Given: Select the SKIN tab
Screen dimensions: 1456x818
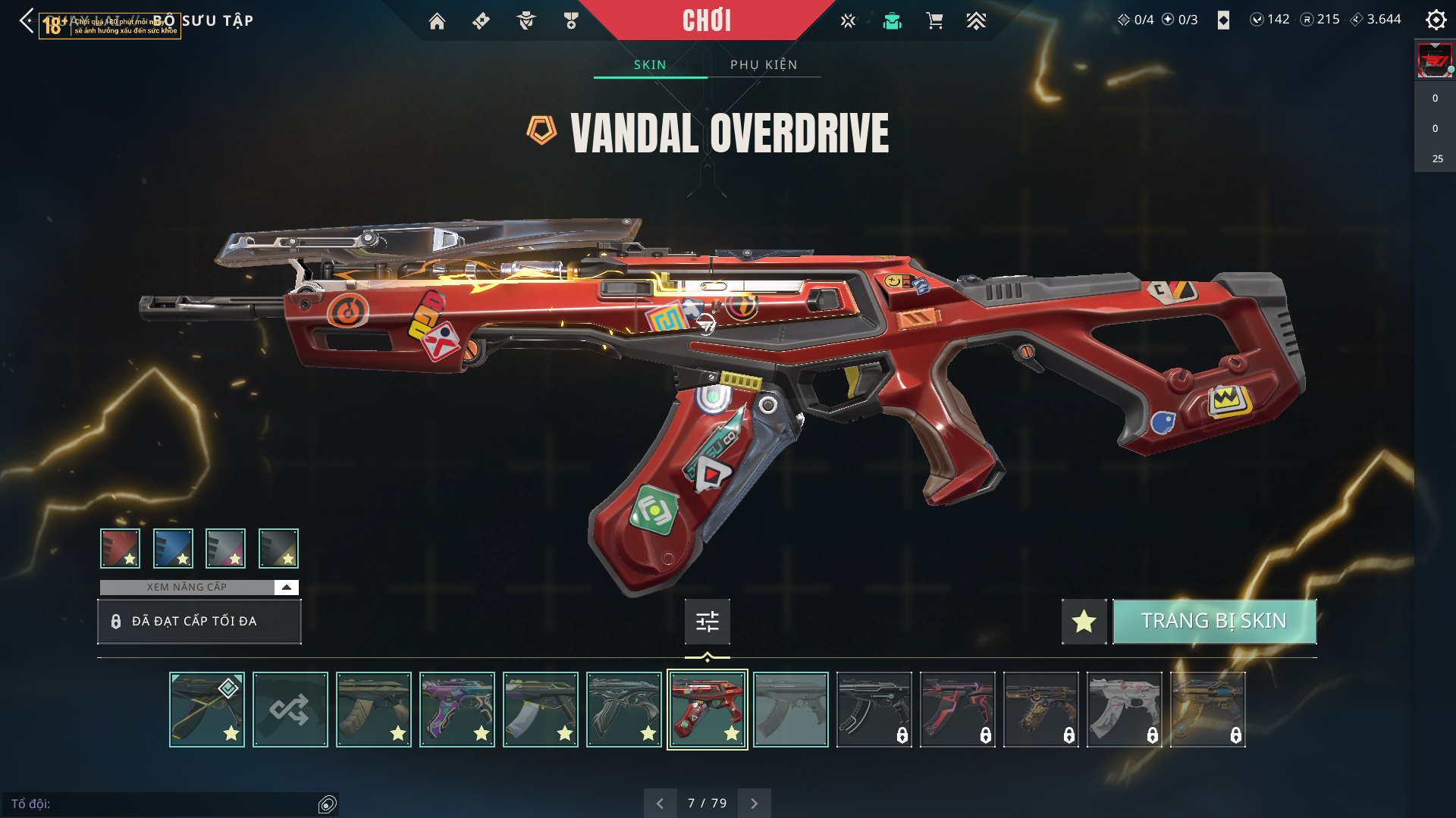Looking at the screenshot, I should 650,64.
